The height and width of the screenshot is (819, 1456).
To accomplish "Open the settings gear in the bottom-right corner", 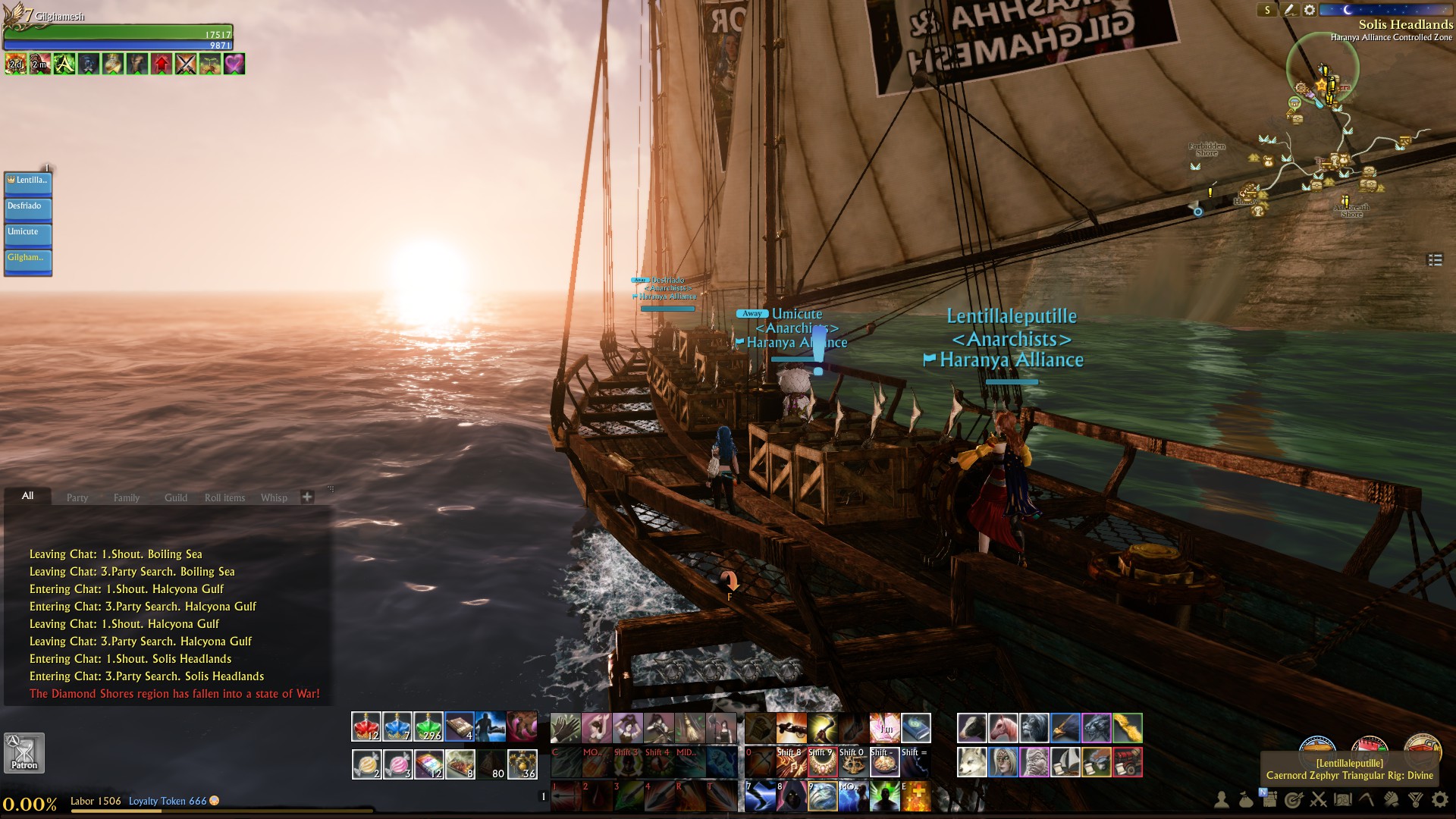I will click(1441, 800).
